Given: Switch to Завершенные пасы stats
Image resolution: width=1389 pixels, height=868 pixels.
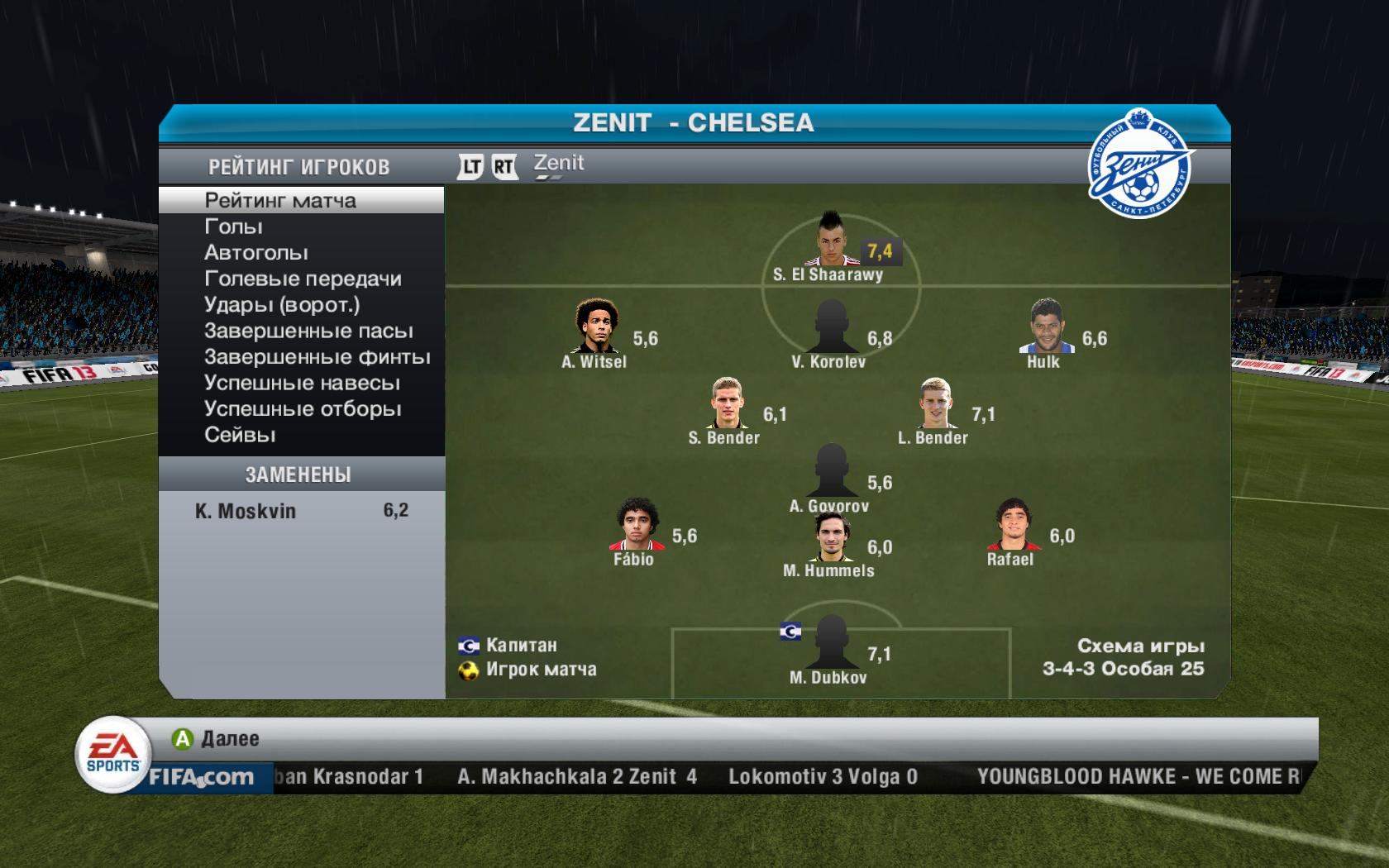Looking at the screenshot, I should [x=308, y=331].
